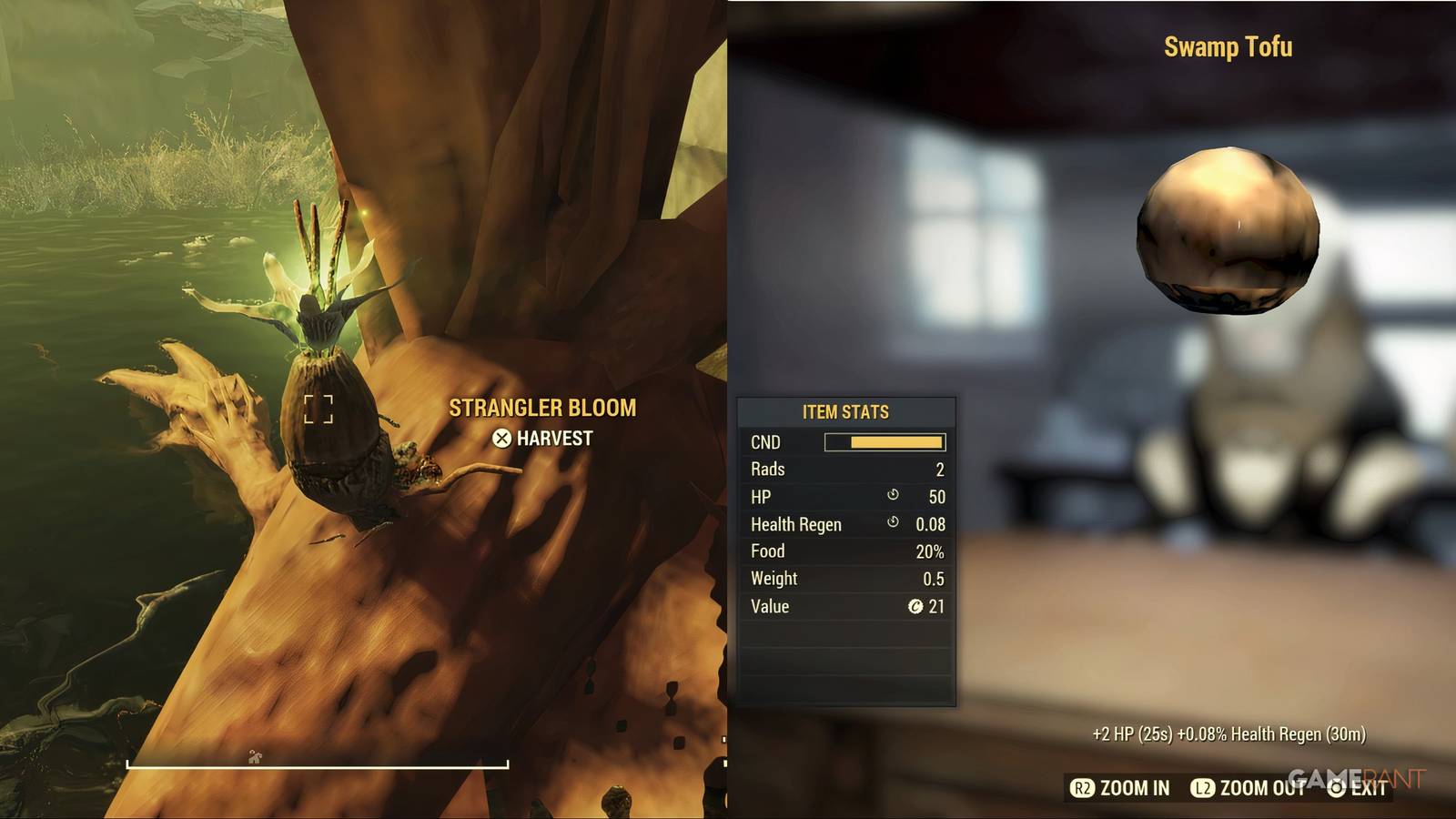This screenshot has height=819, width=1456.
Task: Select the Weight 0.5 stat row
Action: click(x=846, y=579)
